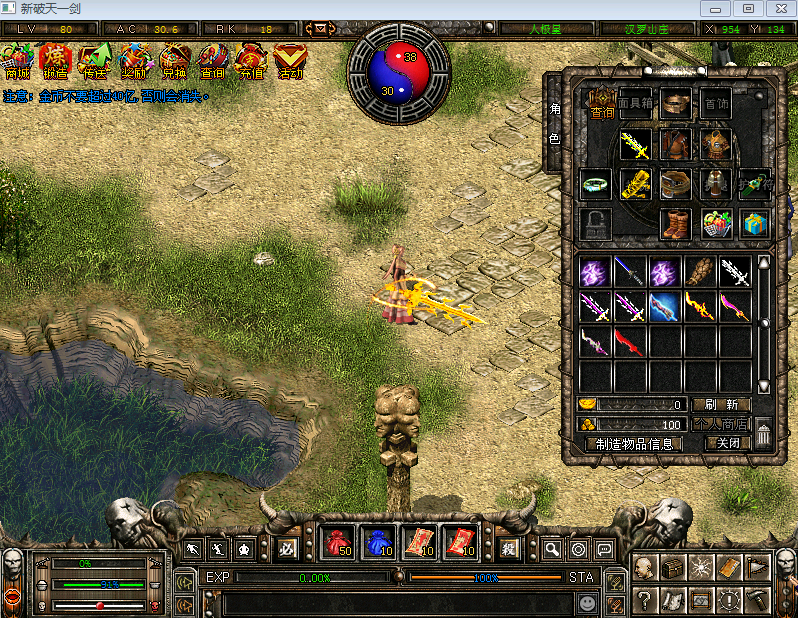Close the game window

(777, 8)
